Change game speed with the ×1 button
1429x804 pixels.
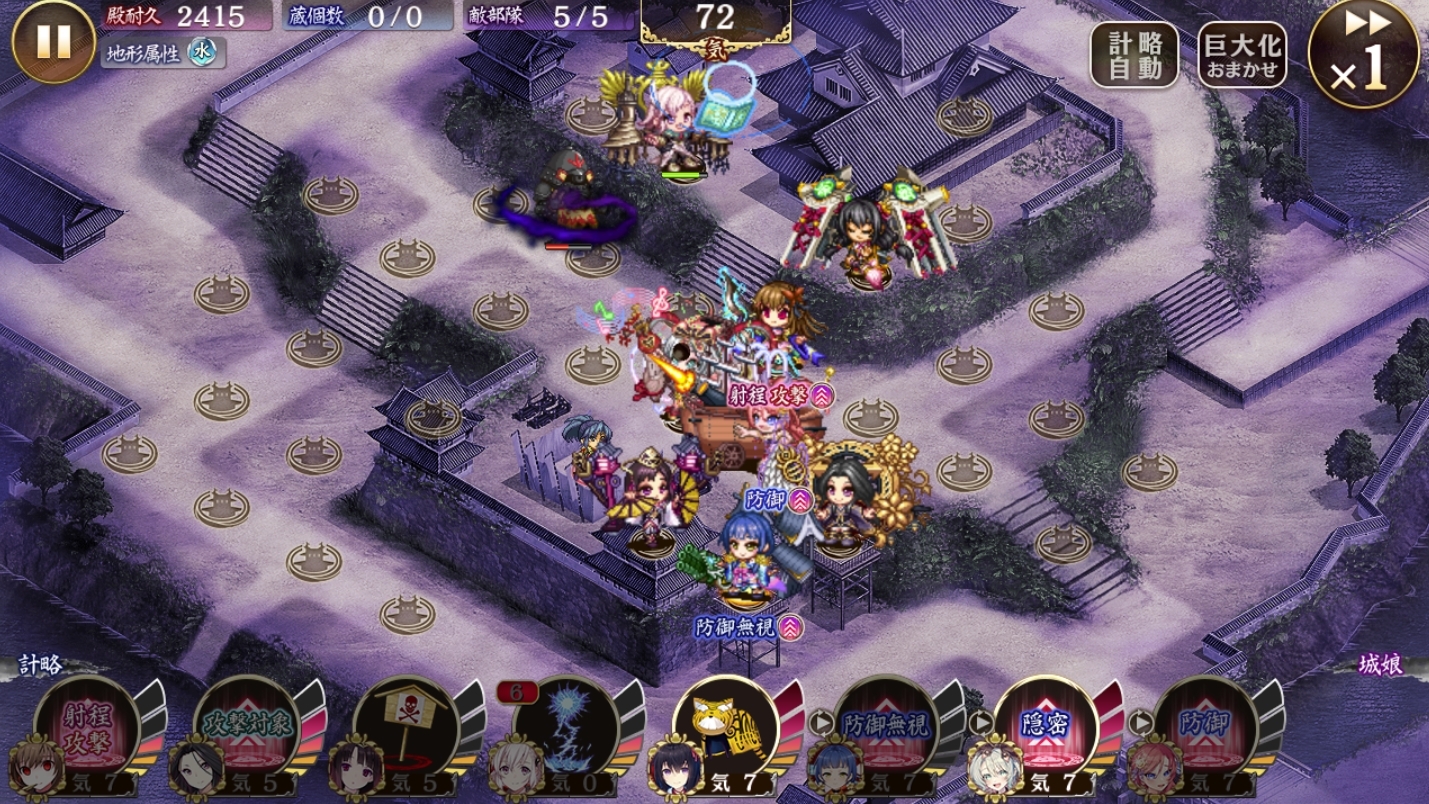[x=1363, y=54]
